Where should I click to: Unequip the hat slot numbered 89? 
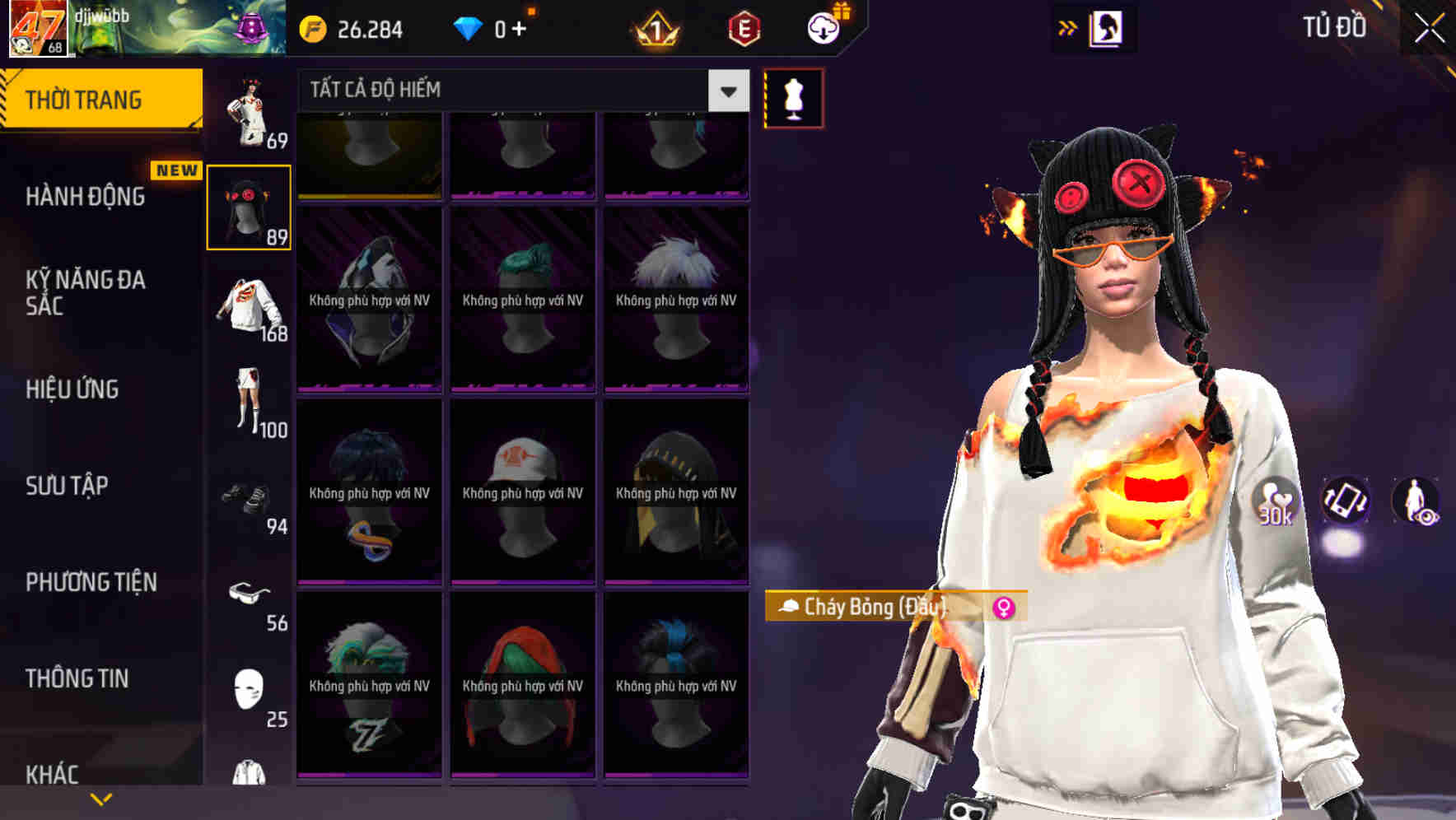pos(249,206)
